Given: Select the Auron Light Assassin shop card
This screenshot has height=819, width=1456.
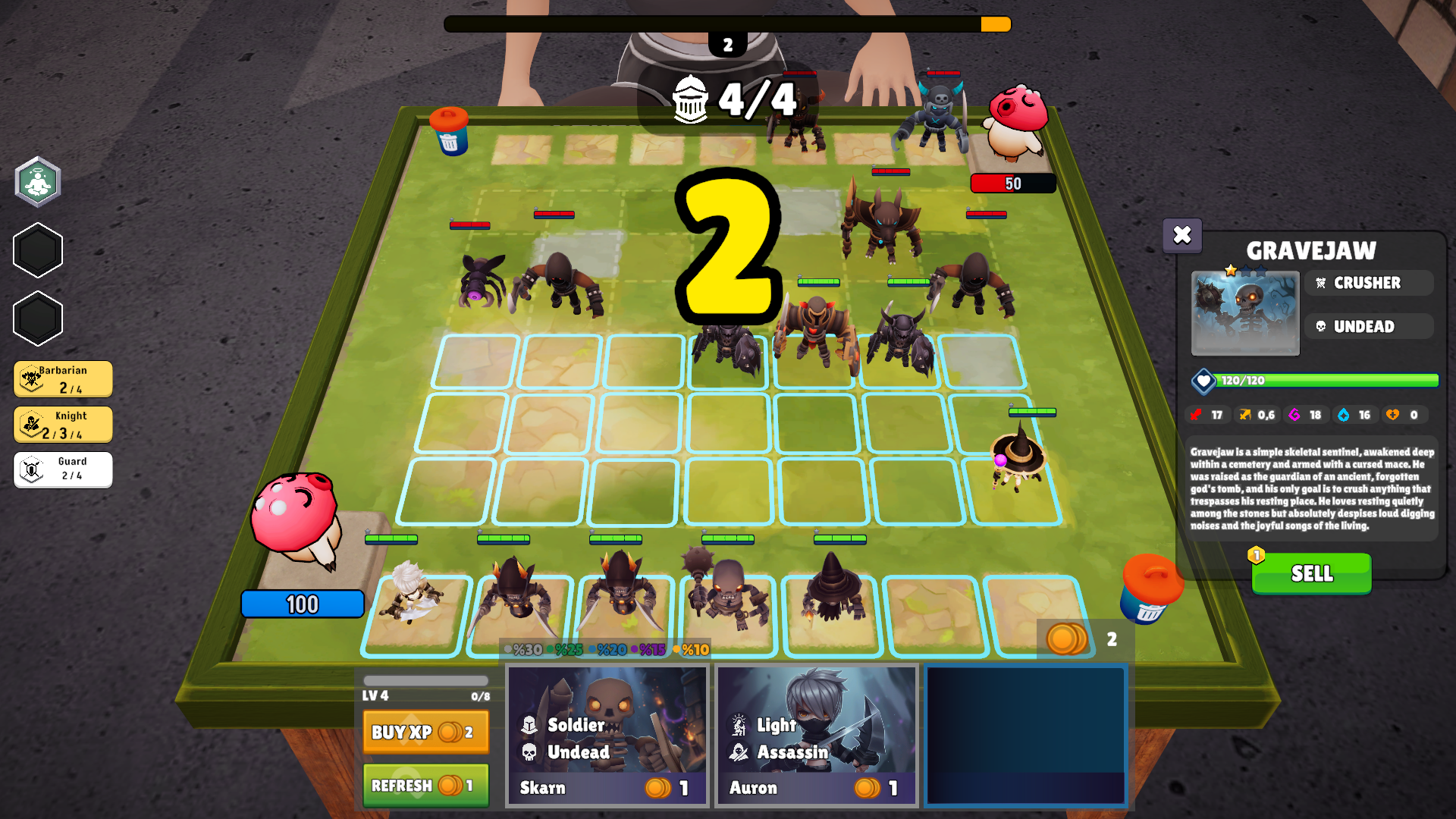Looking at the screenshot, I should coord(816,733).
